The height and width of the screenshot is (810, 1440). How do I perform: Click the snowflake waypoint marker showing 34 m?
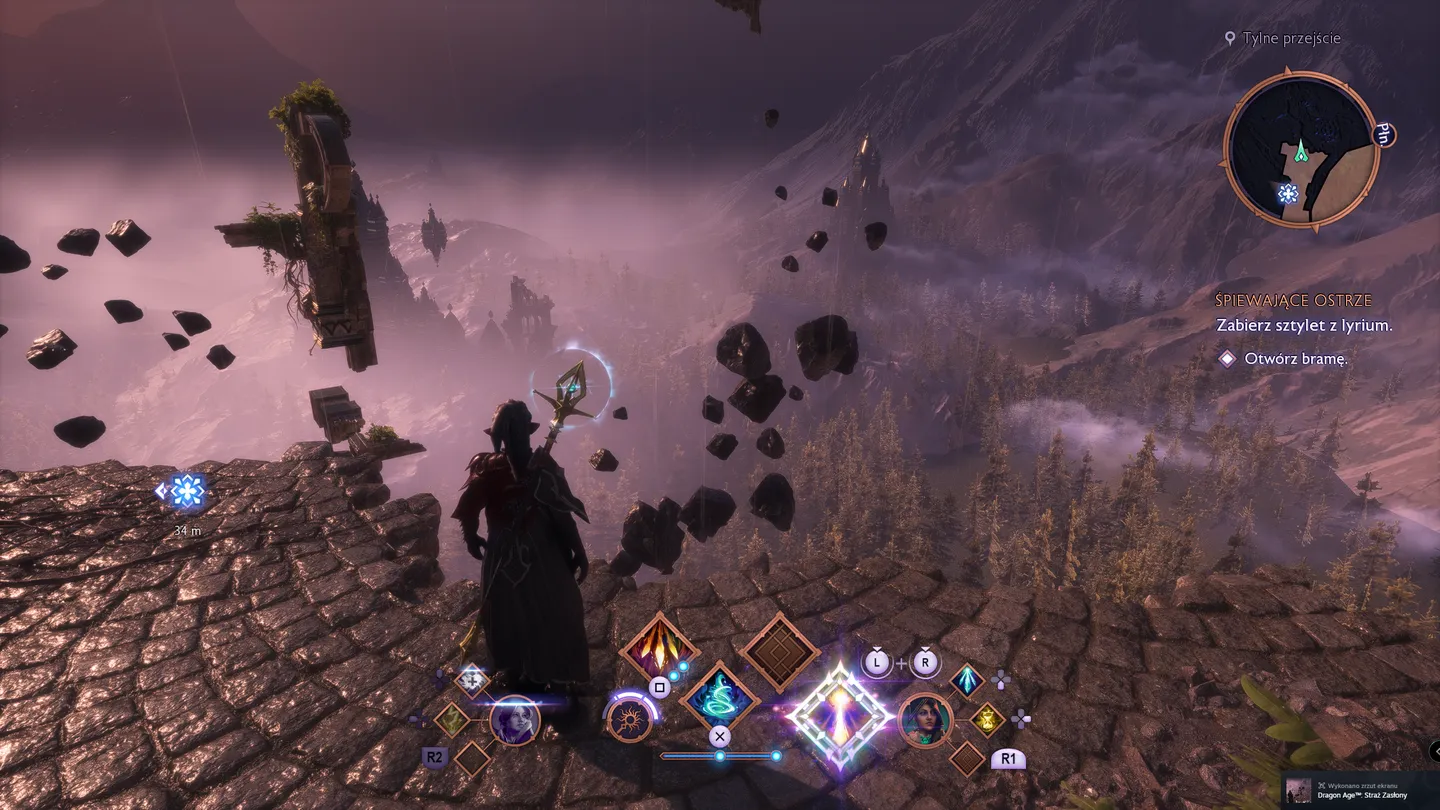tap(187, 491)
